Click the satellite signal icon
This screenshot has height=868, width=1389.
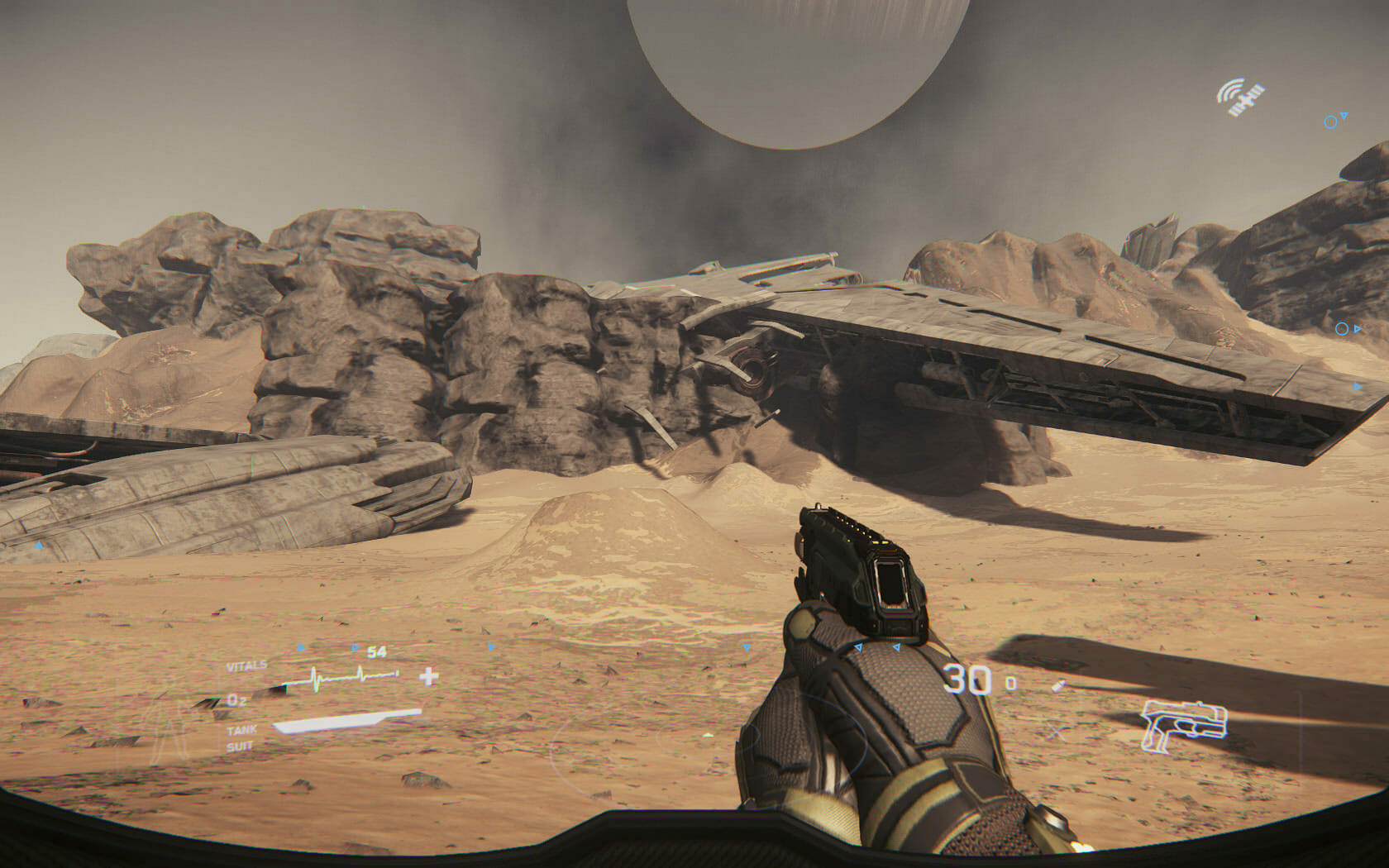(x=1240, y=98)
